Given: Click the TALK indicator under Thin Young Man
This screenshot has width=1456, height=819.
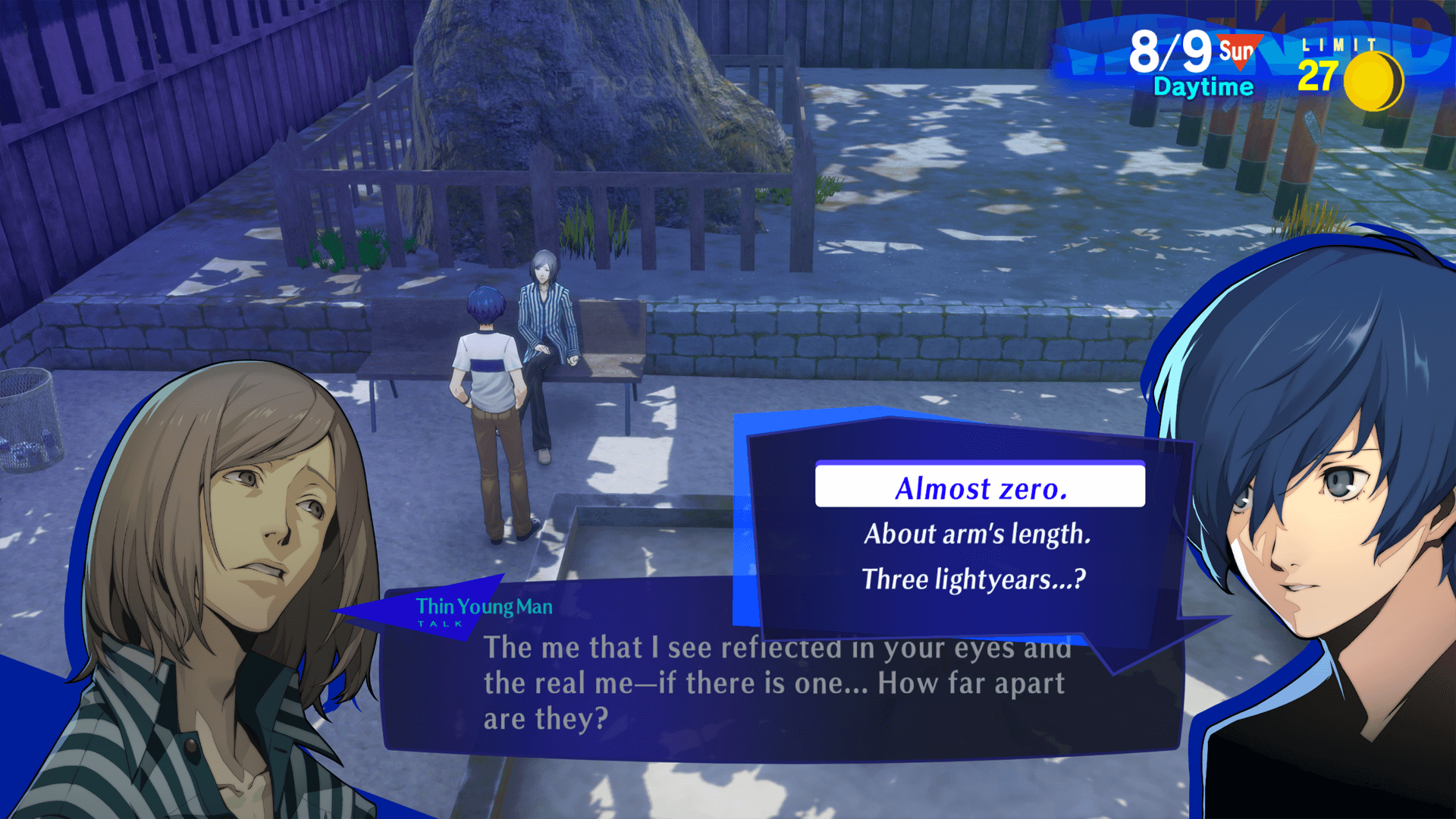Looking at the screenshot, I should (x=440, y=623).
